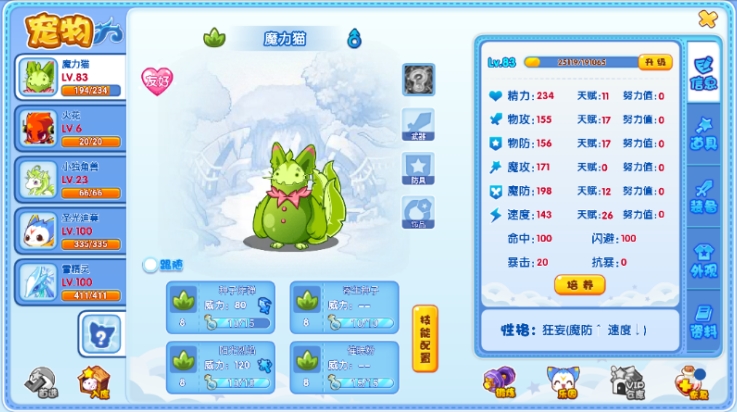Click the 升级 level-up button

655,62
